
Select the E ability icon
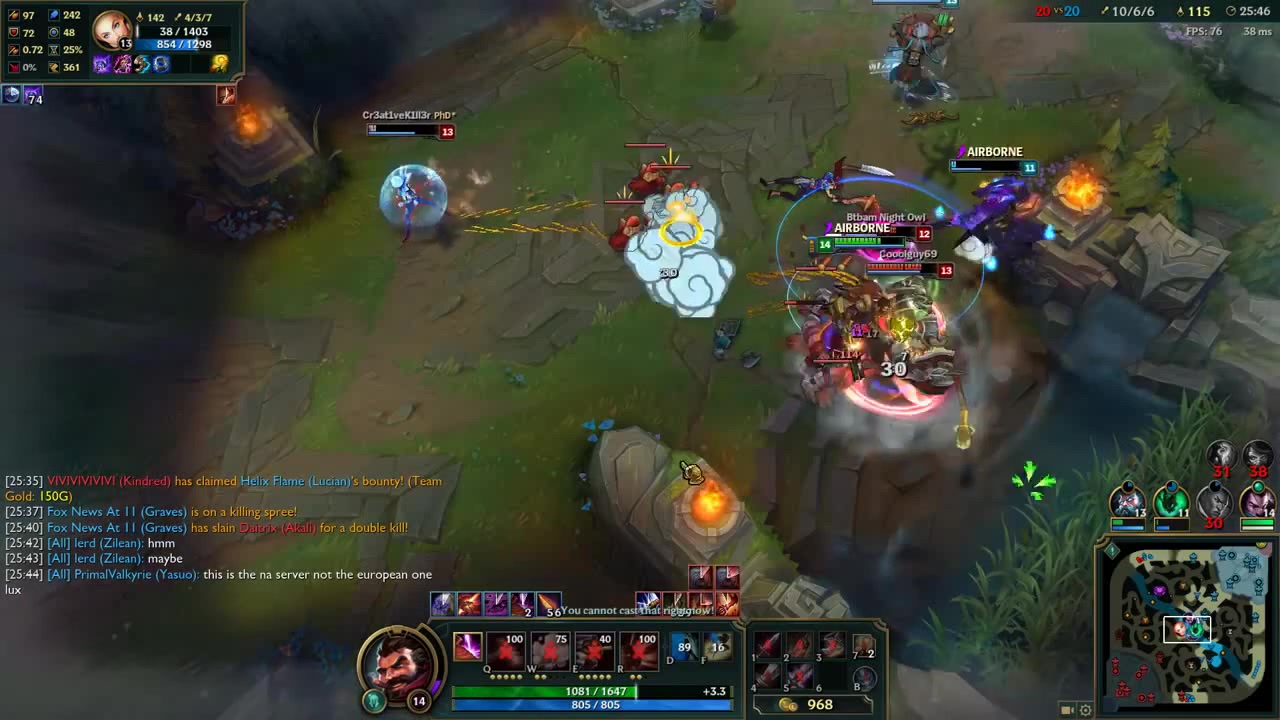point(594,648)
